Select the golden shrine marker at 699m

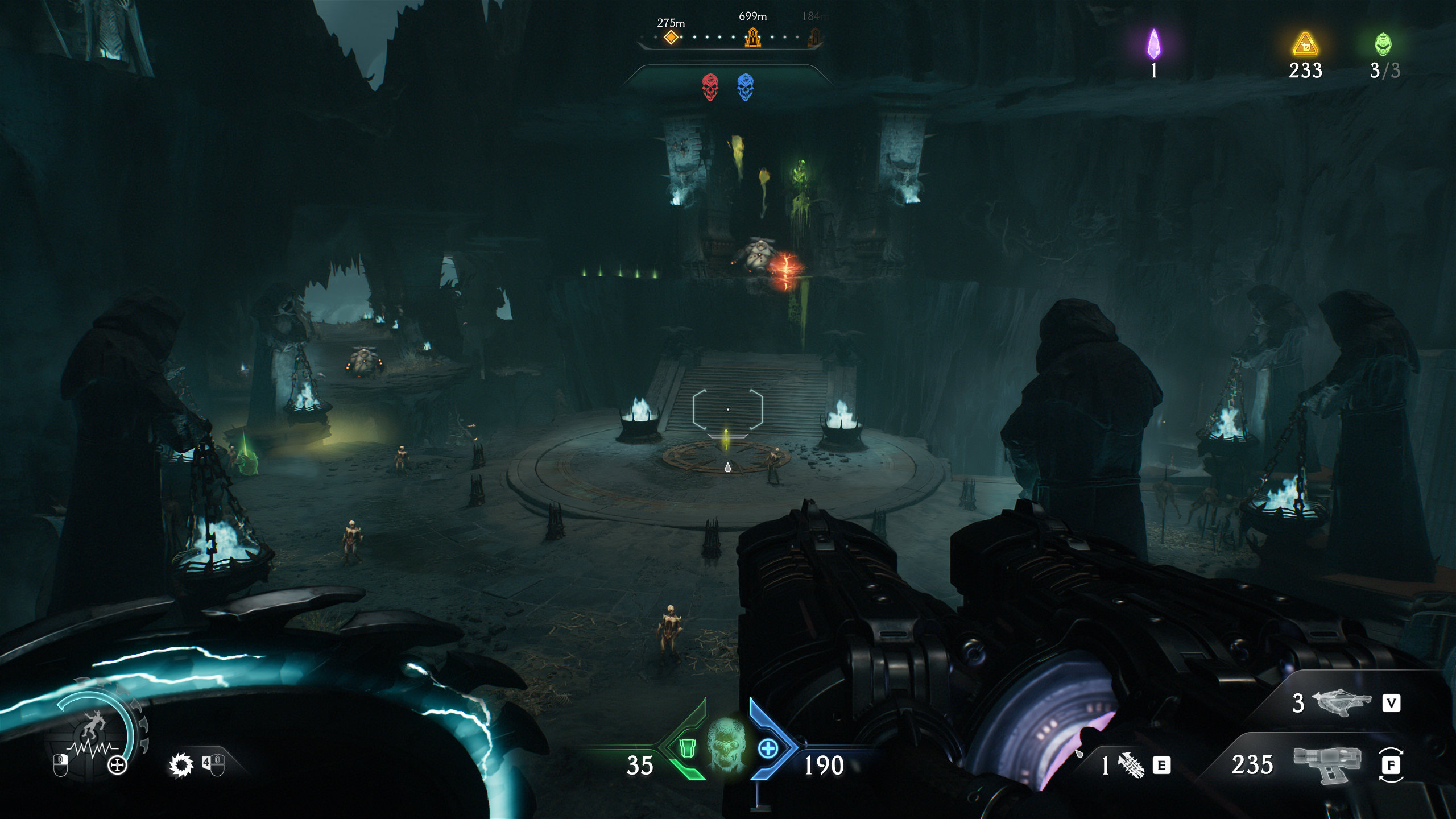(752, 37)
